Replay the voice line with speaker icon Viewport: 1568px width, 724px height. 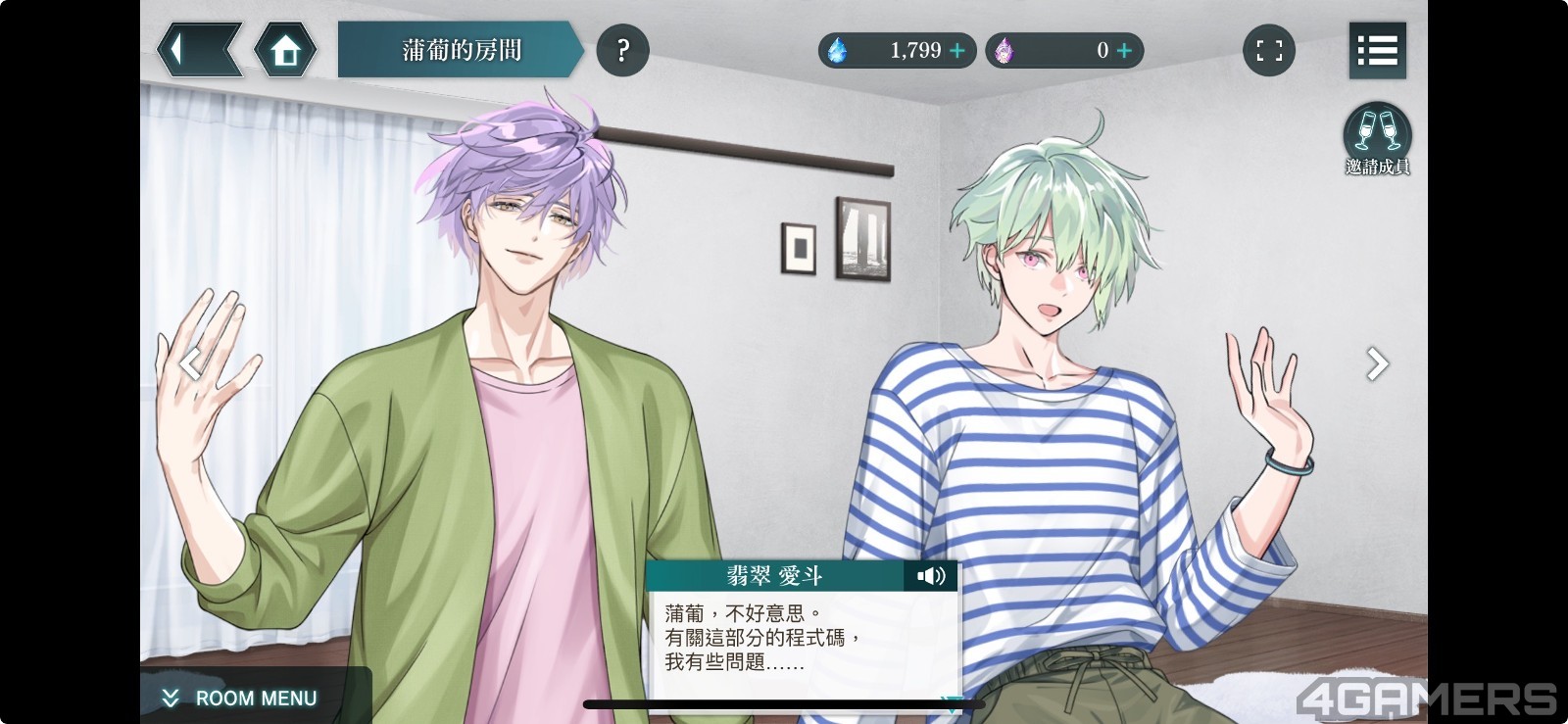(931, 575)
